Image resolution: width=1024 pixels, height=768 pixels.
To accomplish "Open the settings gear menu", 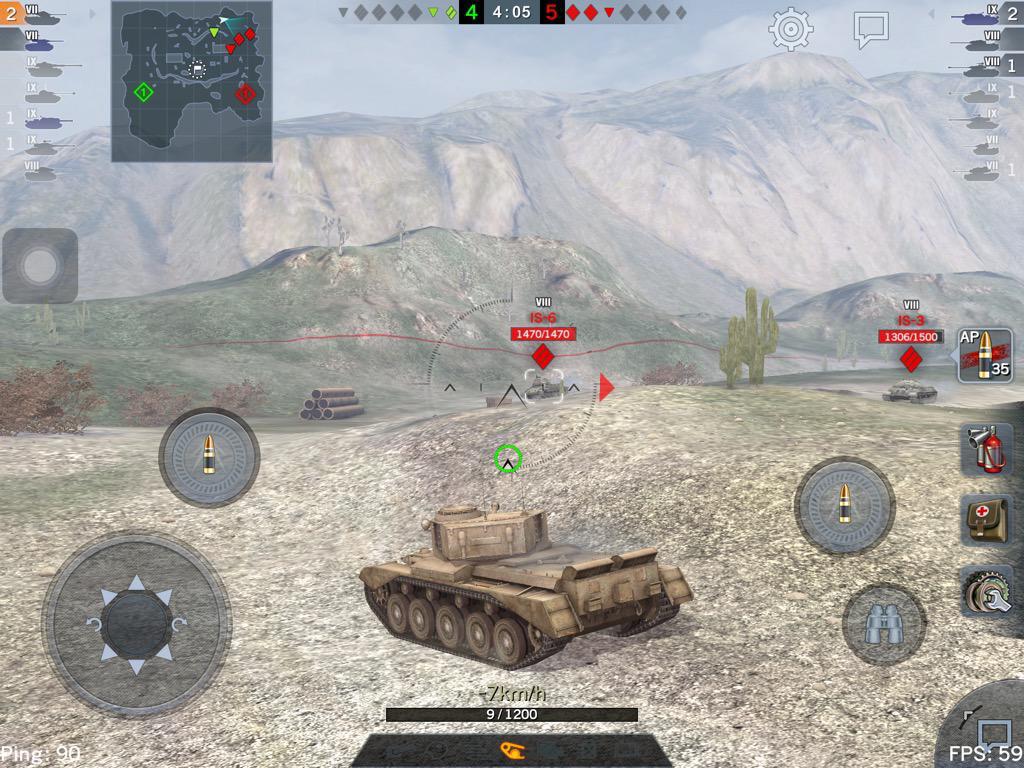I will [x=790, y=30].
